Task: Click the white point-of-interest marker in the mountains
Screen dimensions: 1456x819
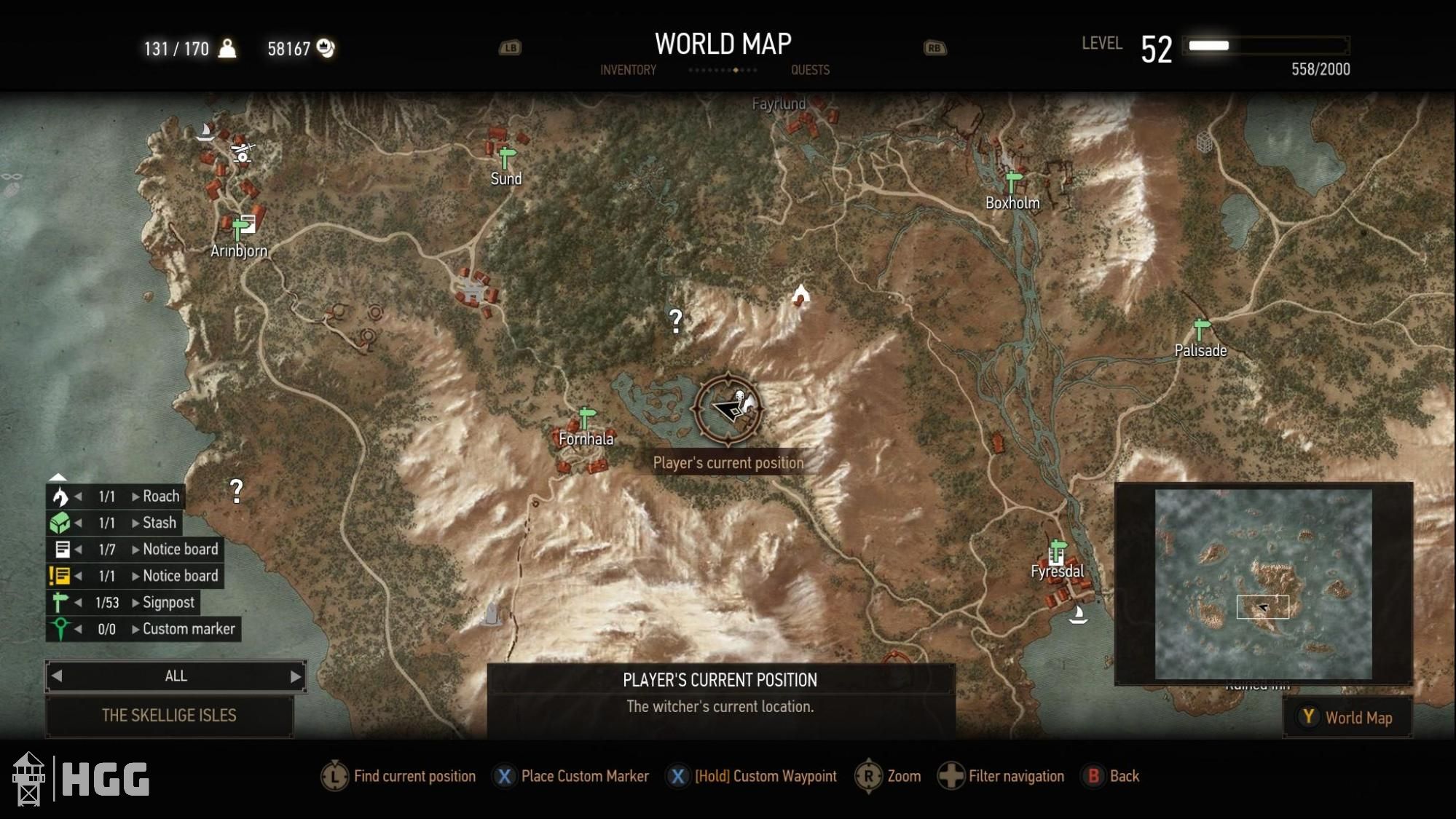Action: click(x=800, y=294)
